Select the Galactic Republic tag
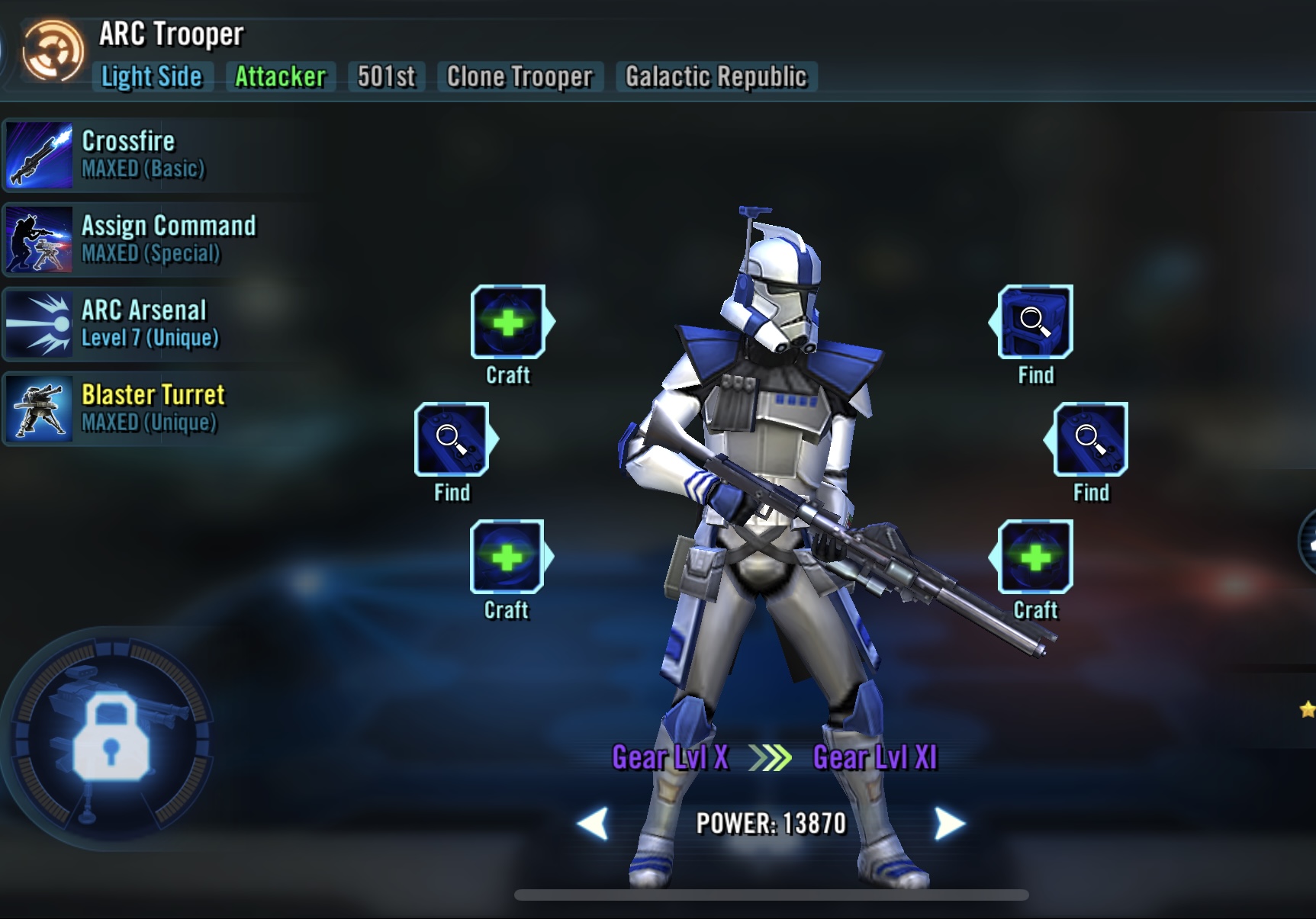The width and height of the screenshot is (1316, 919). click(x=716, y=77)
